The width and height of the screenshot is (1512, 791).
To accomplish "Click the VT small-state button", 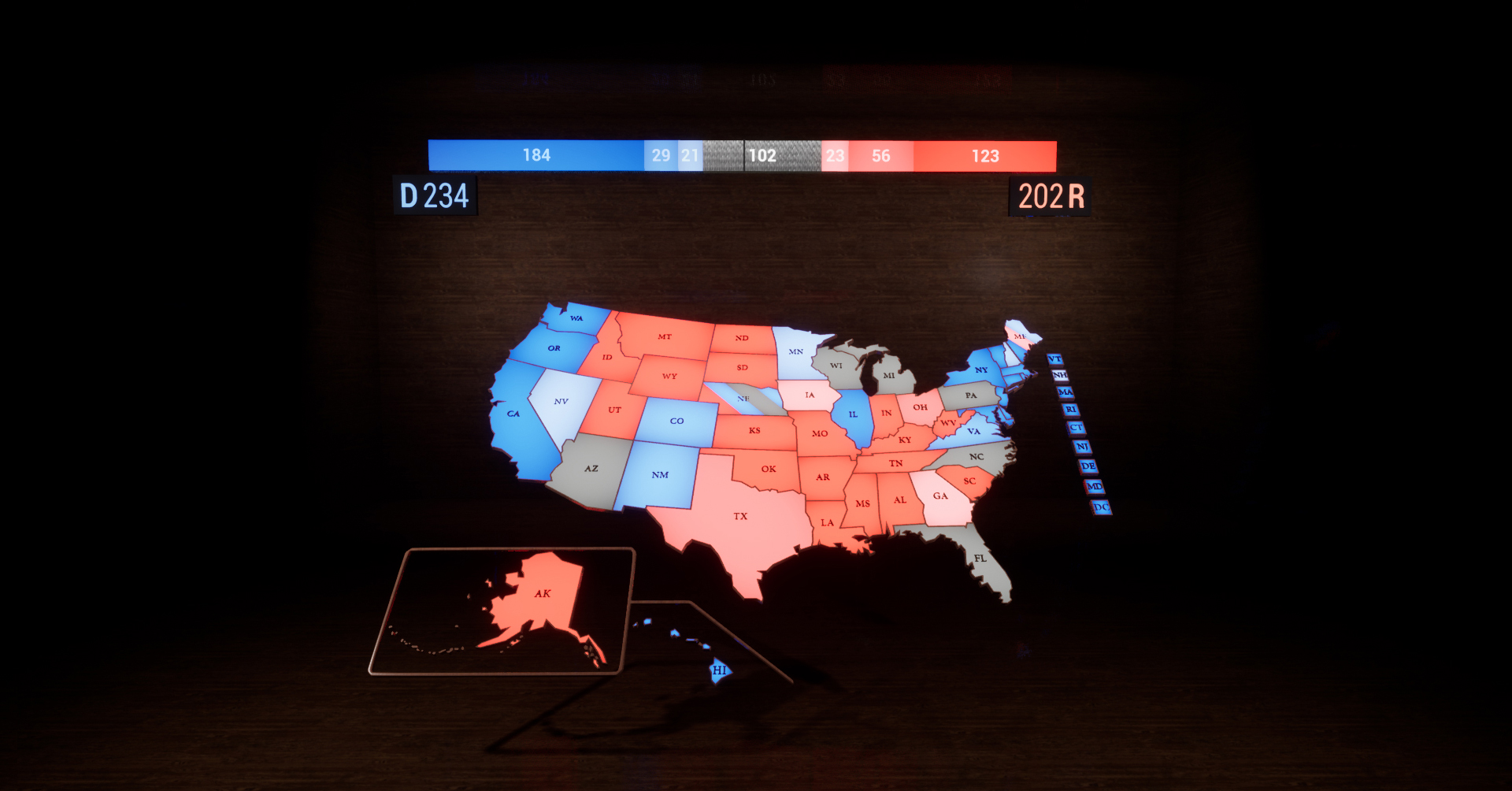I will (1055, 359).
